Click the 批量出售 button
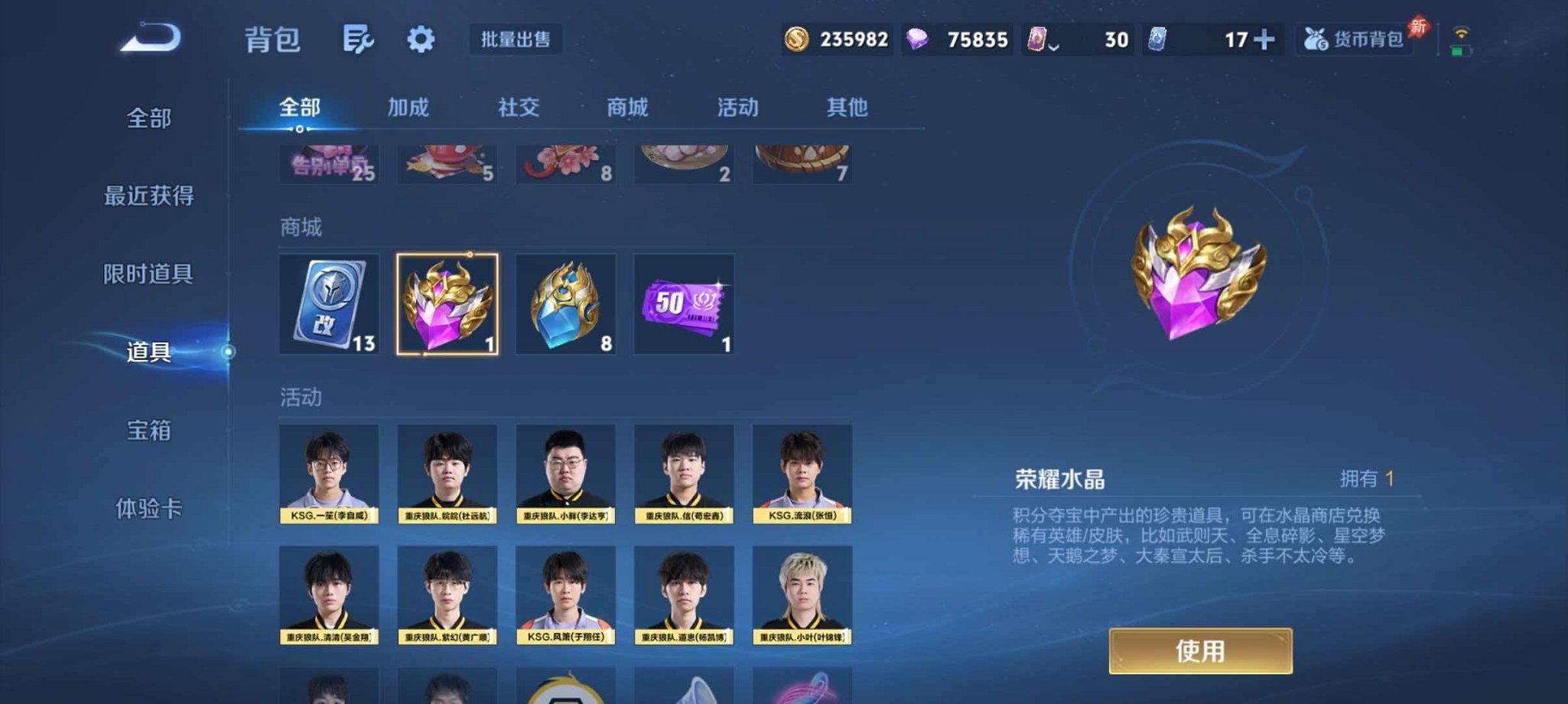 516,40
